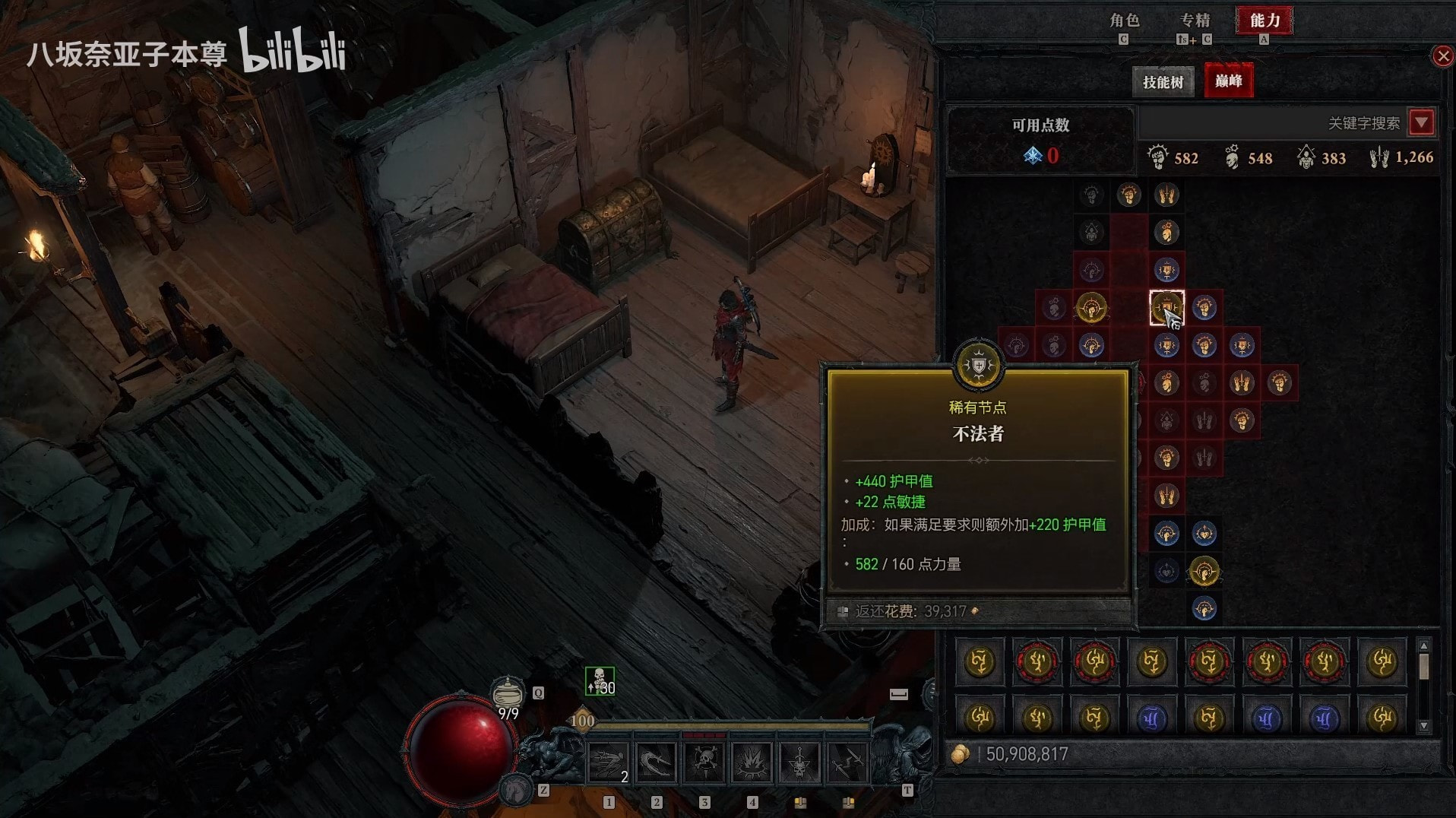
Task: Click the 关键字搜索 keyword search field
Action: (x=1273, y=123)
